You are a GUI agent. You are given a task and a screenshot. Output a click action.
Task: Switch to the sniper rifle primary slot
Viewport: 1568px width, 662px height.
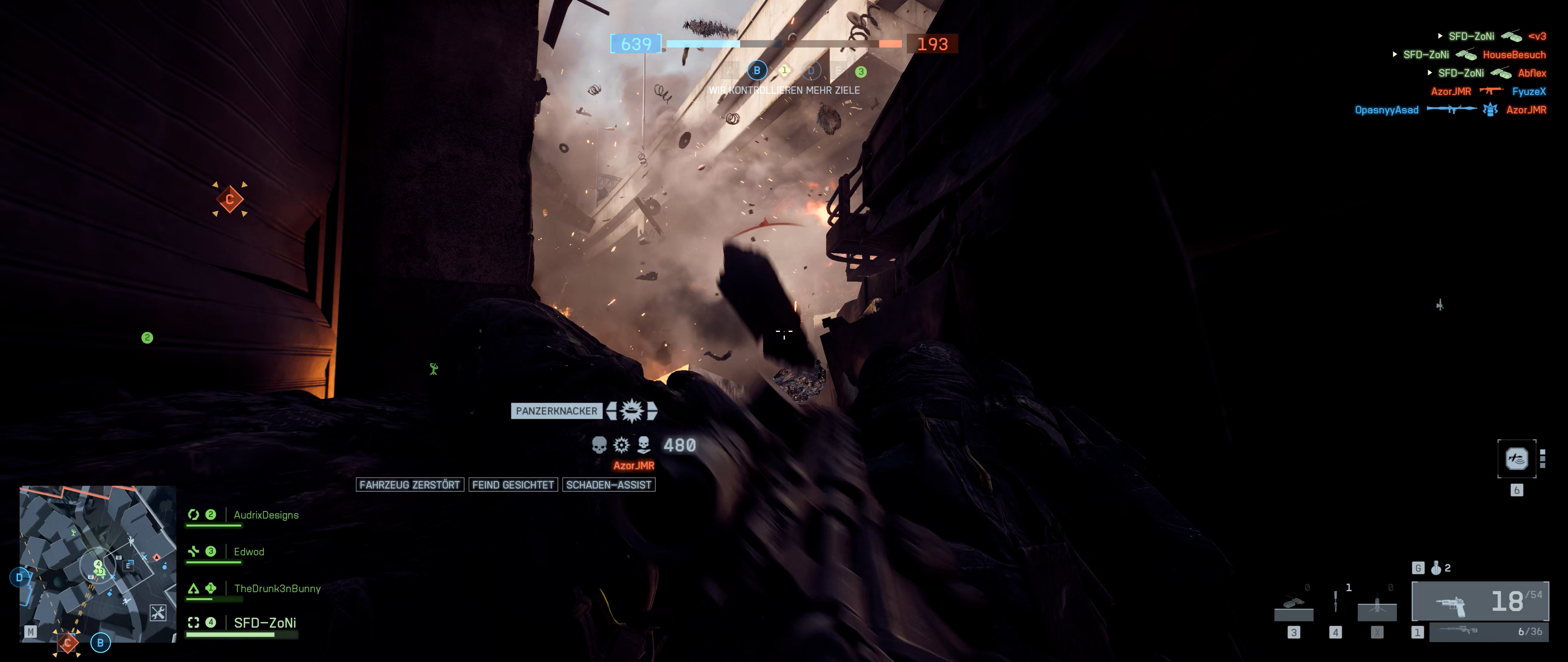tap(1488, 632)
